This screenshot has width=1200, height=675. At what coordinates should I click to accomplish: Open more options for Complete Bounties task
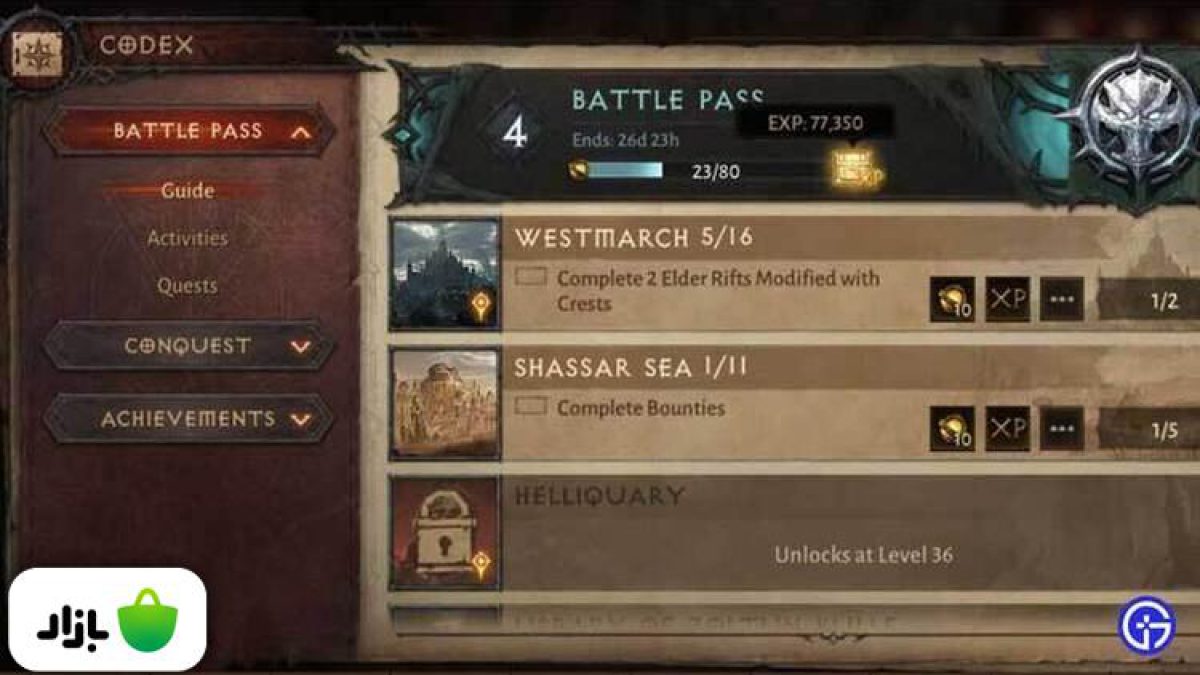pyautogui.click(x=1061, y=429)
